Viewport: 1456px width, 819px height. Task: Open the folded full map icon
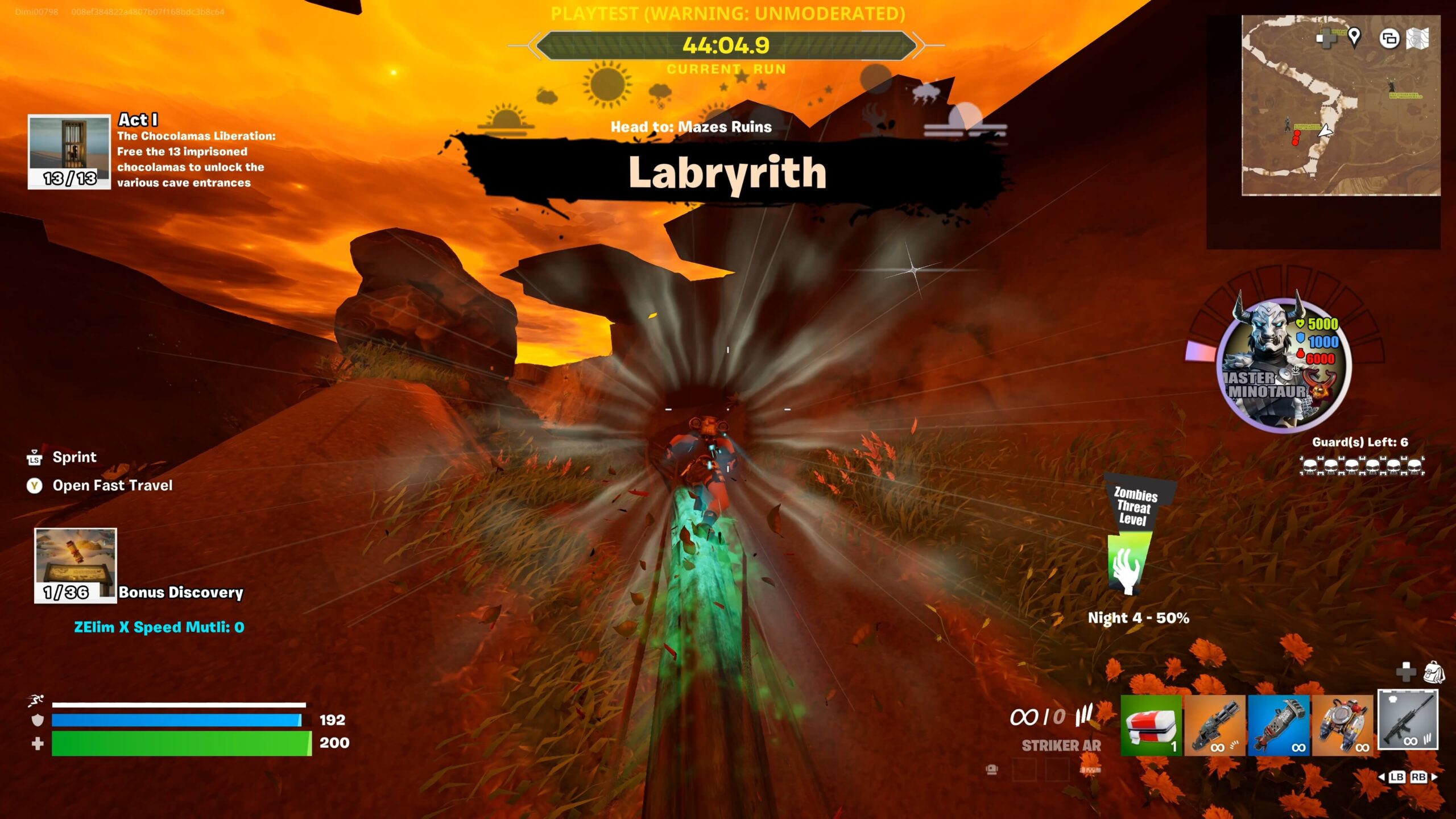(x=1417, y=39)
